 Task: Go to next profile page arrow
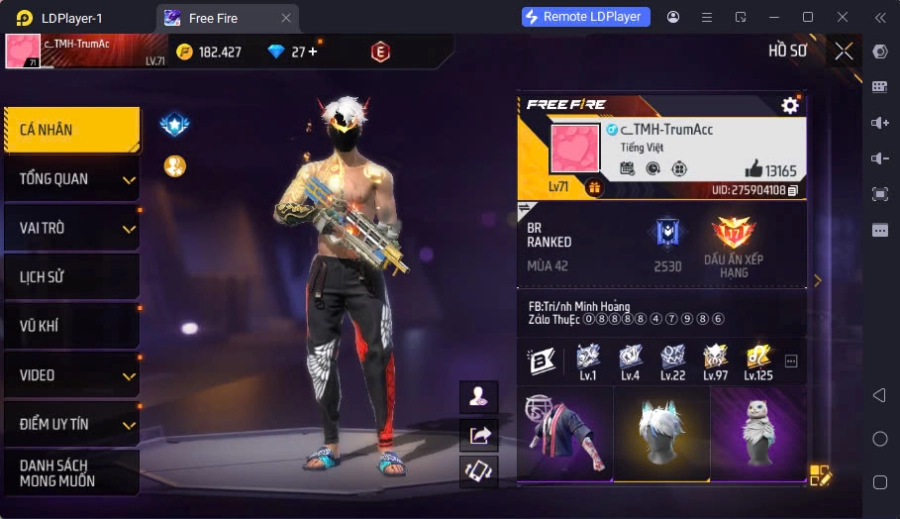point(817,281)
